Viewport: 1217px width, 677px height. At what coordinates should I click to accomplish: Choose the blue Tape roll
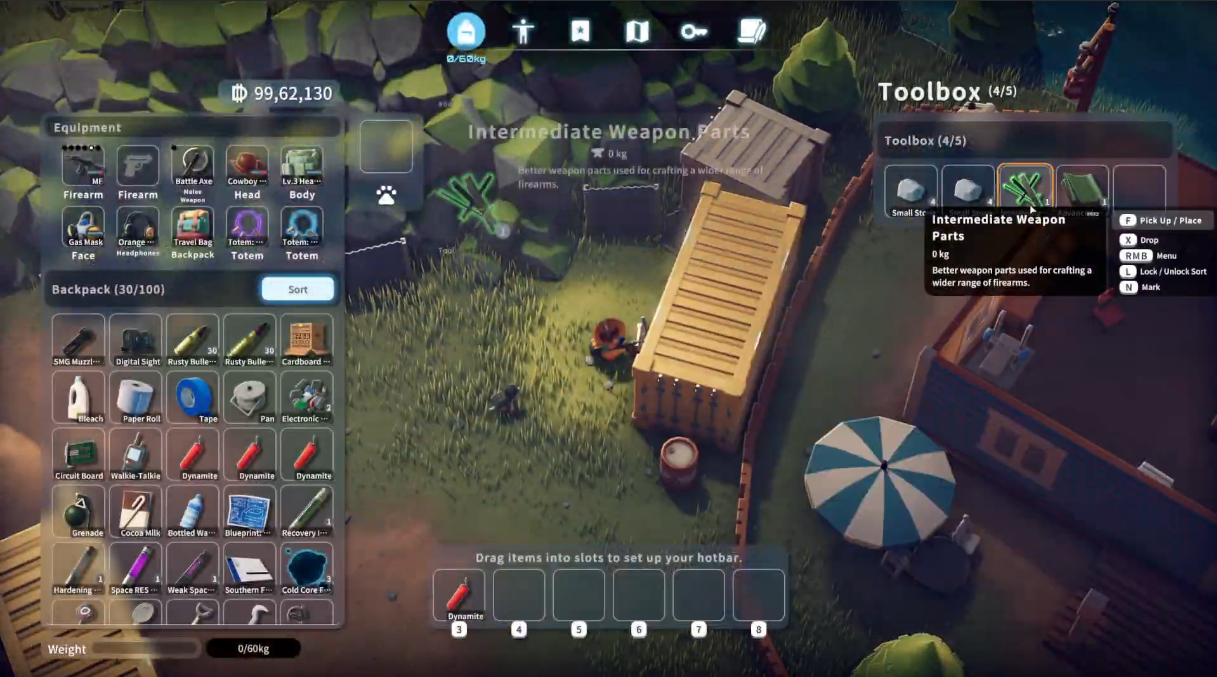[193, 397]
